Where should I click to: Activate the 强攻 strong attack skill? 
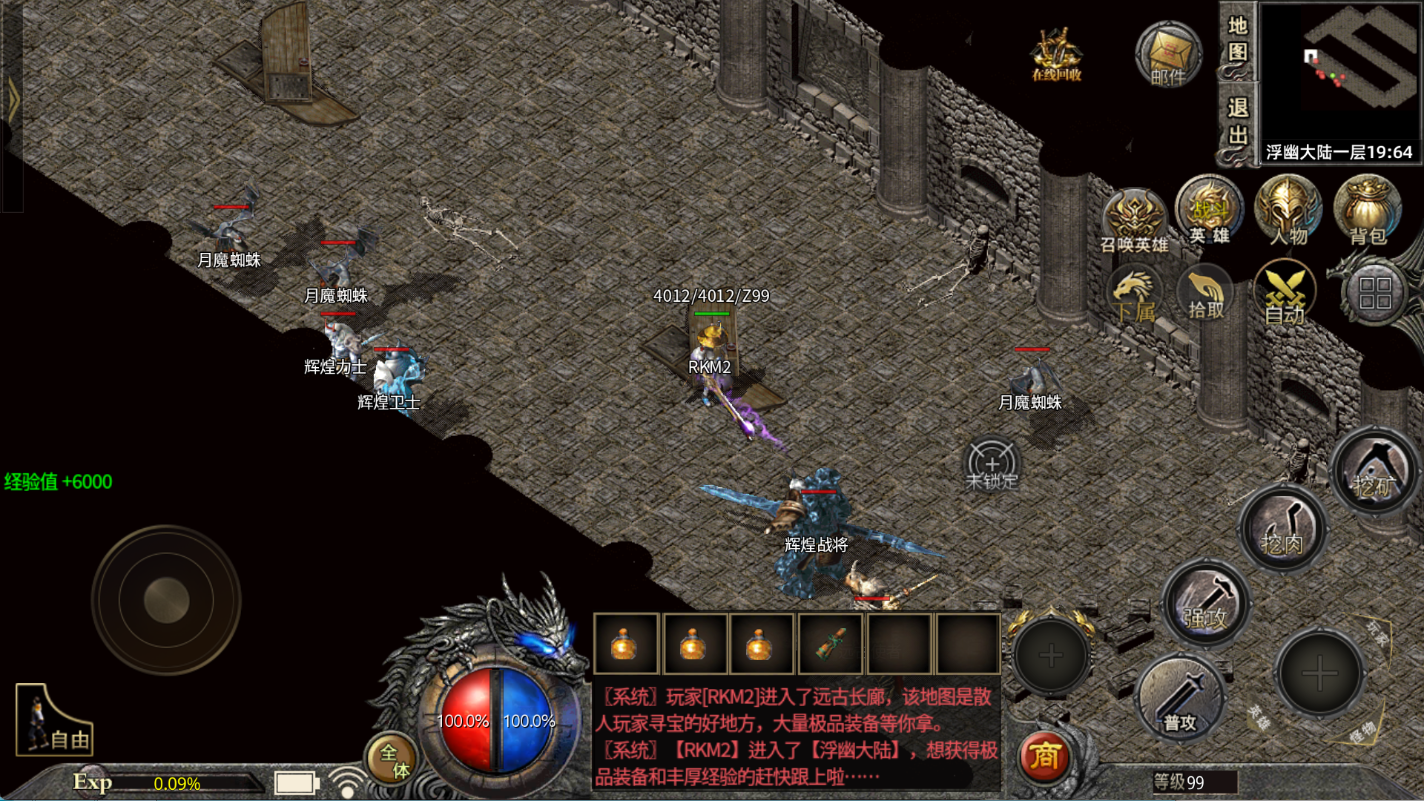1206,601
